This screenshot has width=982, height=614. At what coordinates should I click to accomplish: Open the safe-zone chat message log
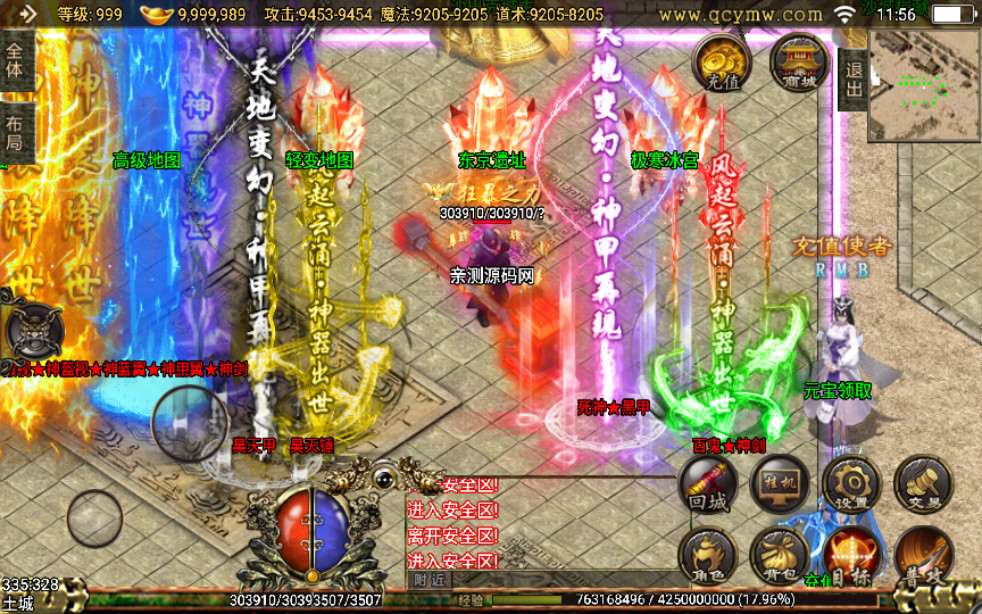click(453, 523)
